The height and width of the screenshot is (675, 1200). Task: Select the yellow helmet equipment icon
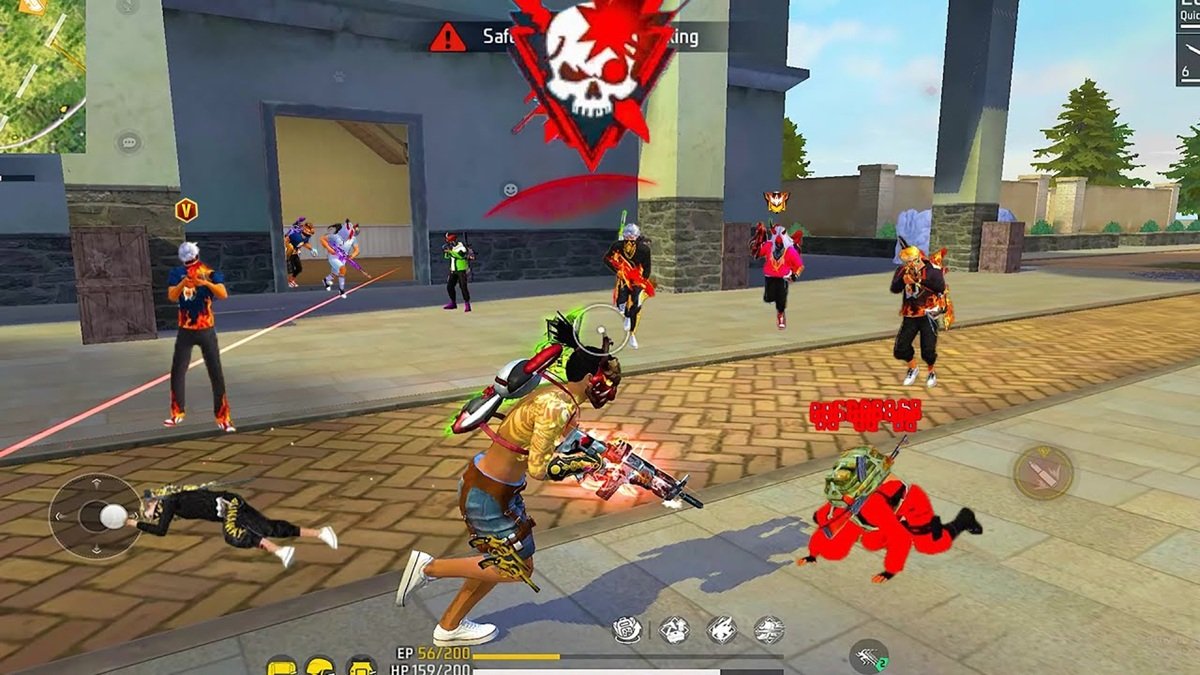[320, 666]
